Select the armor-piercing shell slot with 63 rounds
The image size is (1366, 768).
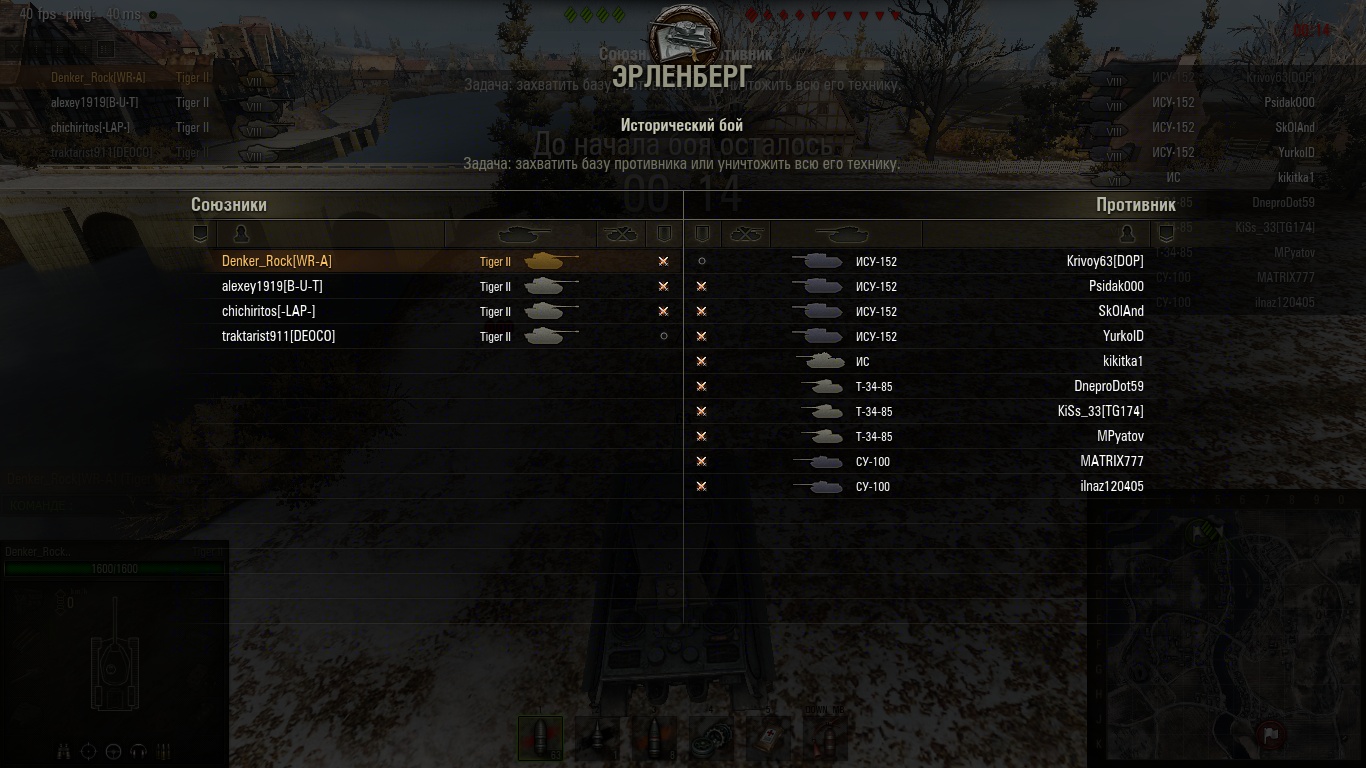[540, 738]
